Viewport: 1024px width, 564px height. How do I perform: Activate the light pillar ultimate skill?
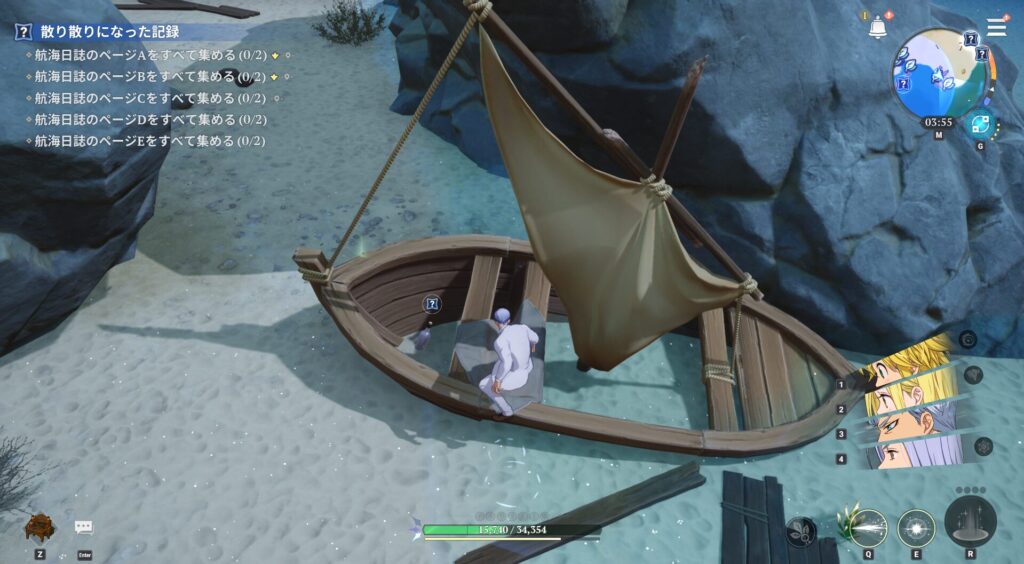coord(970,520)
